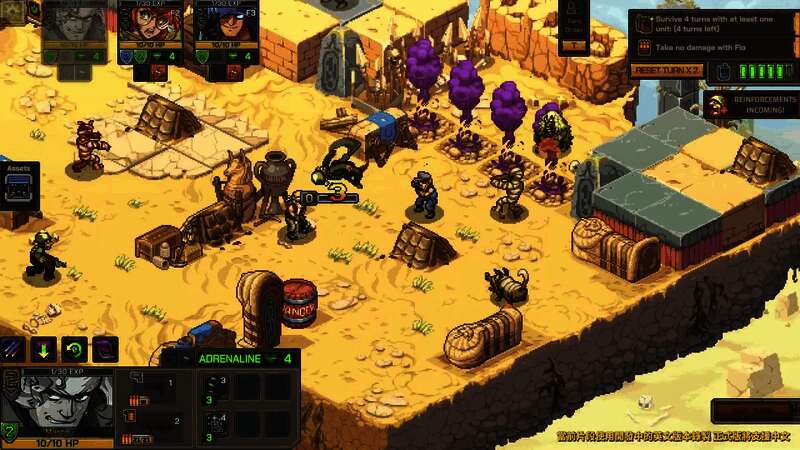Click the Reinforcements Incoming notification
The width and height of the screenshot is (800, 450).
[x=749, y=105]
